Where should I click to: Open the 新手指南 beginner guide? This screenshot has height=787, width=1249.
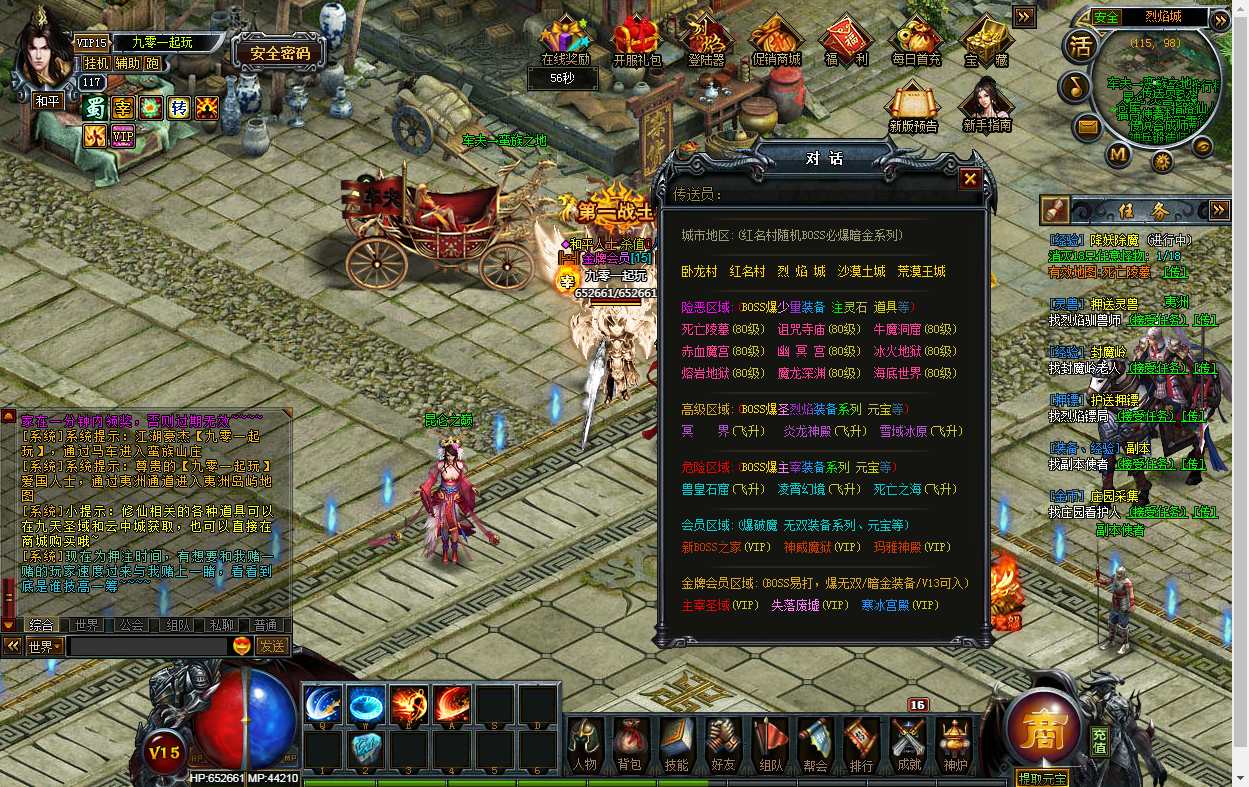986,106
